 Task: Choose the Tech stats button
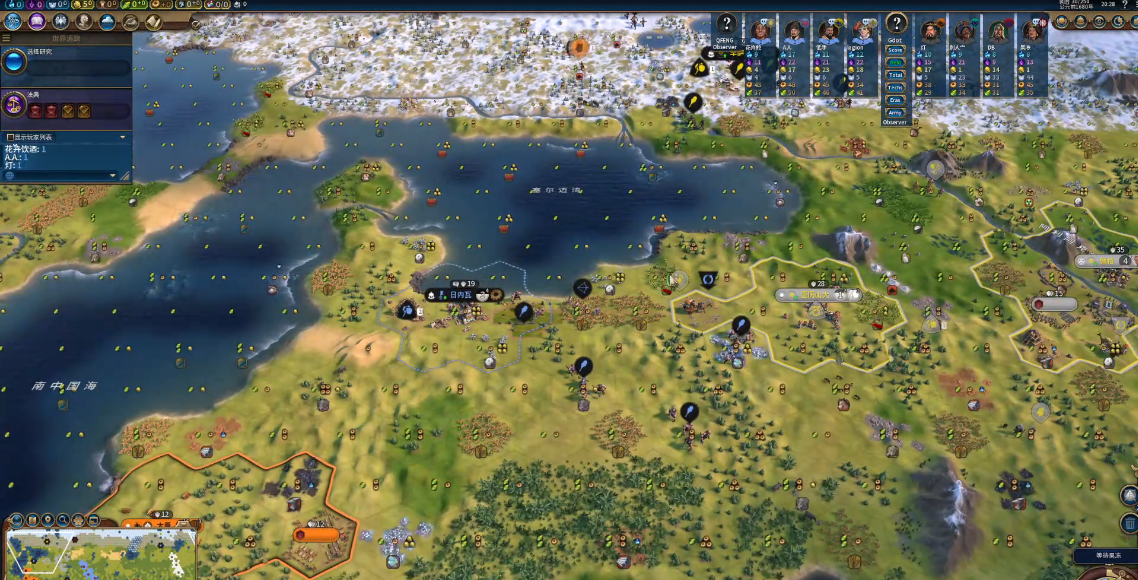[x=895, y=87]
